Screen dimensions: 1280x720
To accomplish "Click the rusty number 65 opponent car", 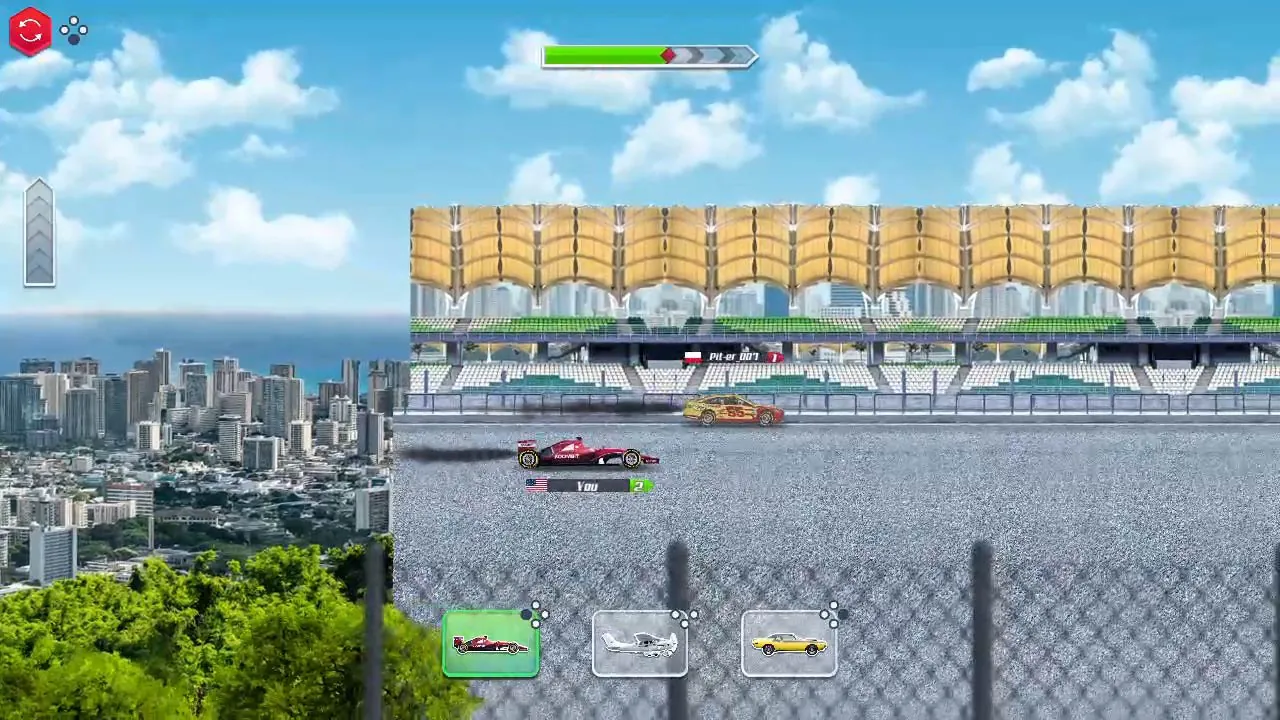I will [735, 412].
